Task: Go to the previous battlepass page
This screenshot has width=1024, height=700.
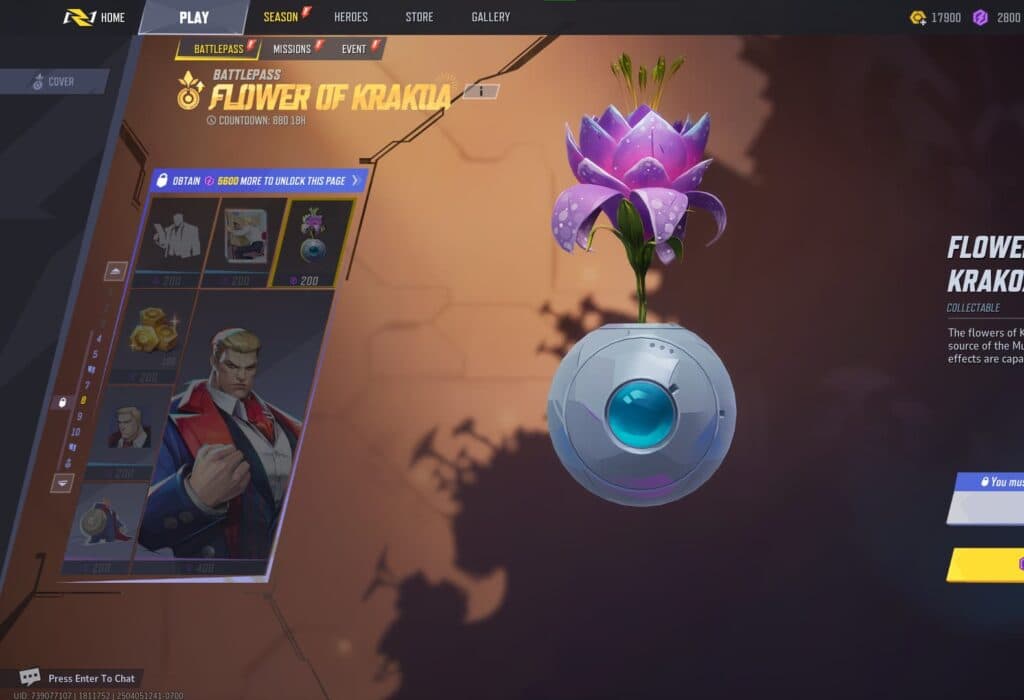Action: point(117,271)
